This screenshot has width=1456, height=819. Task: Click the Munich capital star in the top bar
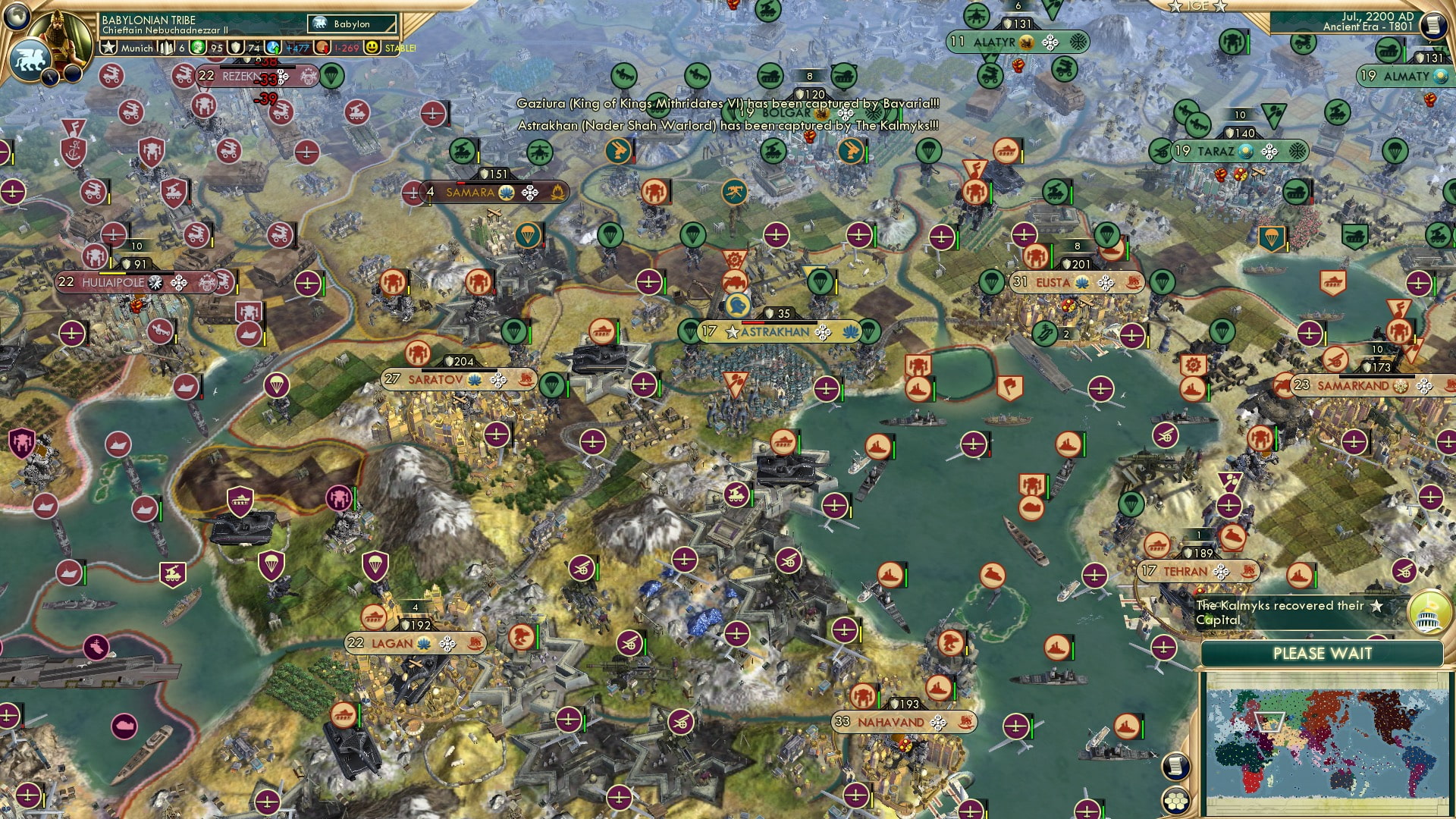click(109, 47)
